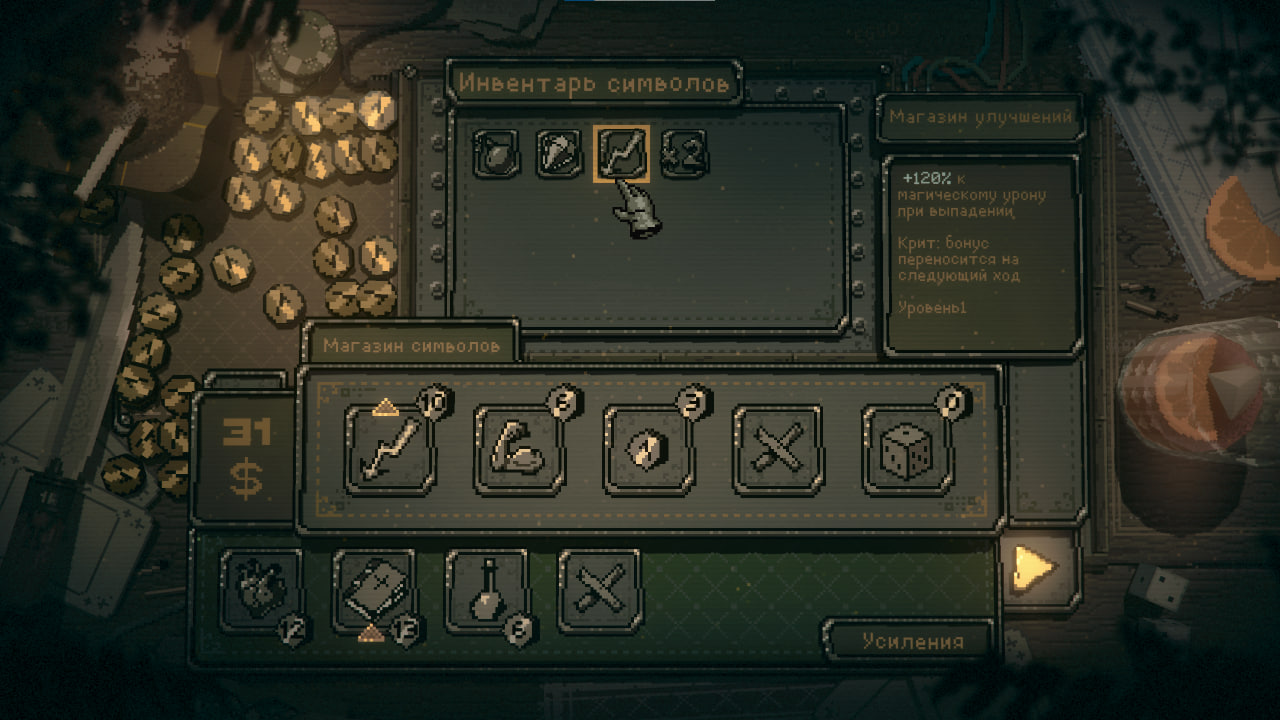1280x720 pixels.
Task: Switch to the Магазин символов tab
Action: (x=411, y=345)
